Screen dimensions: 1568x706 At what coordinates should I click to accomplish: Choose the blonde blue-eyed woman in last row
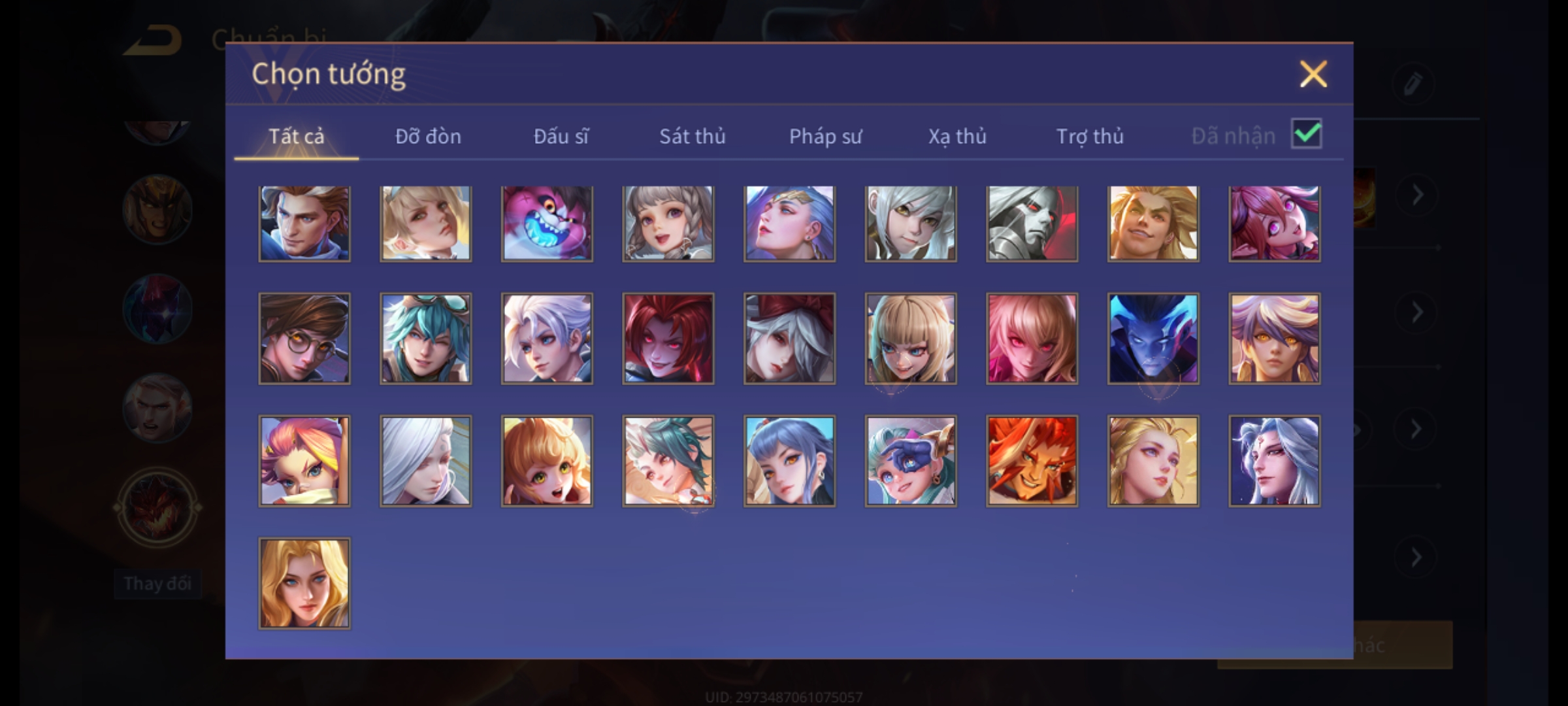point(304,583)
